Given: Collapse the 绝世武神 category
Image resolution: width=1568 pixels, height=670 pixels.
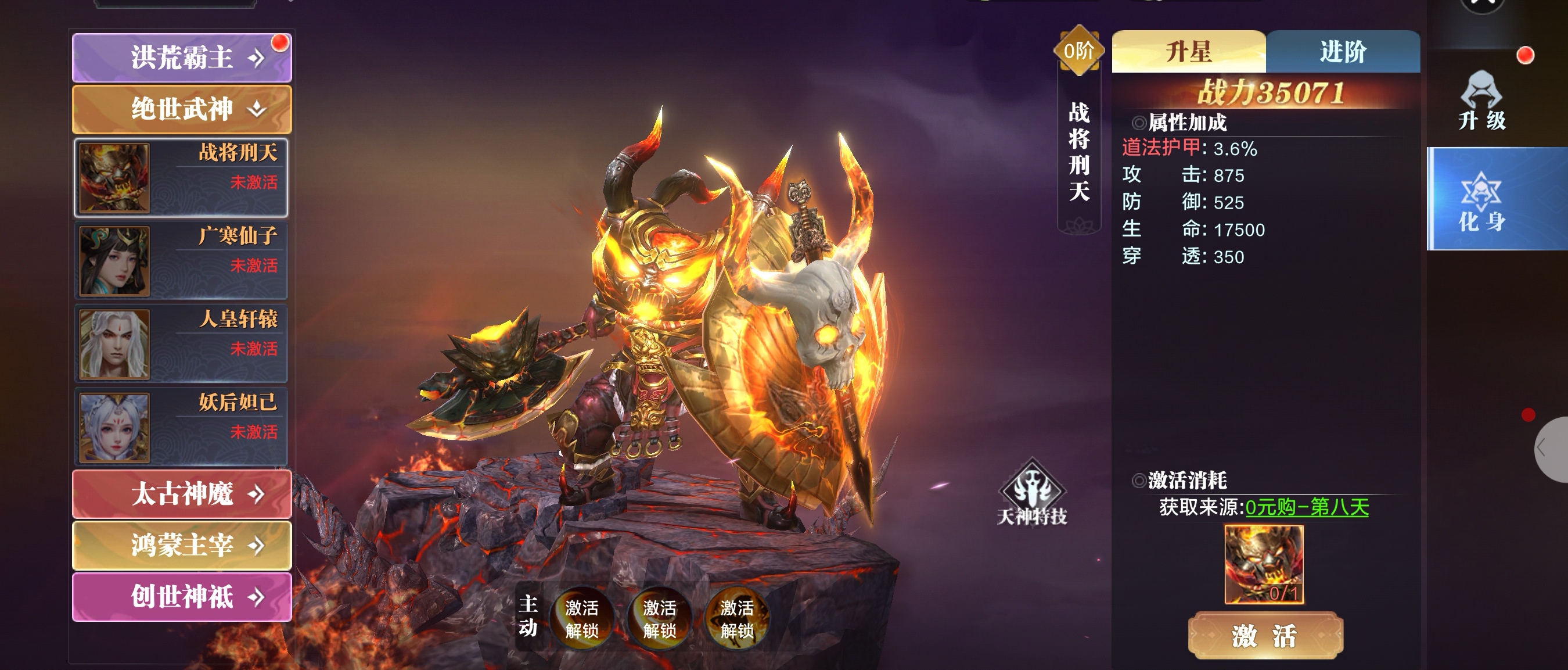Looking at the screenshot, I should click(x=181, y=110).
